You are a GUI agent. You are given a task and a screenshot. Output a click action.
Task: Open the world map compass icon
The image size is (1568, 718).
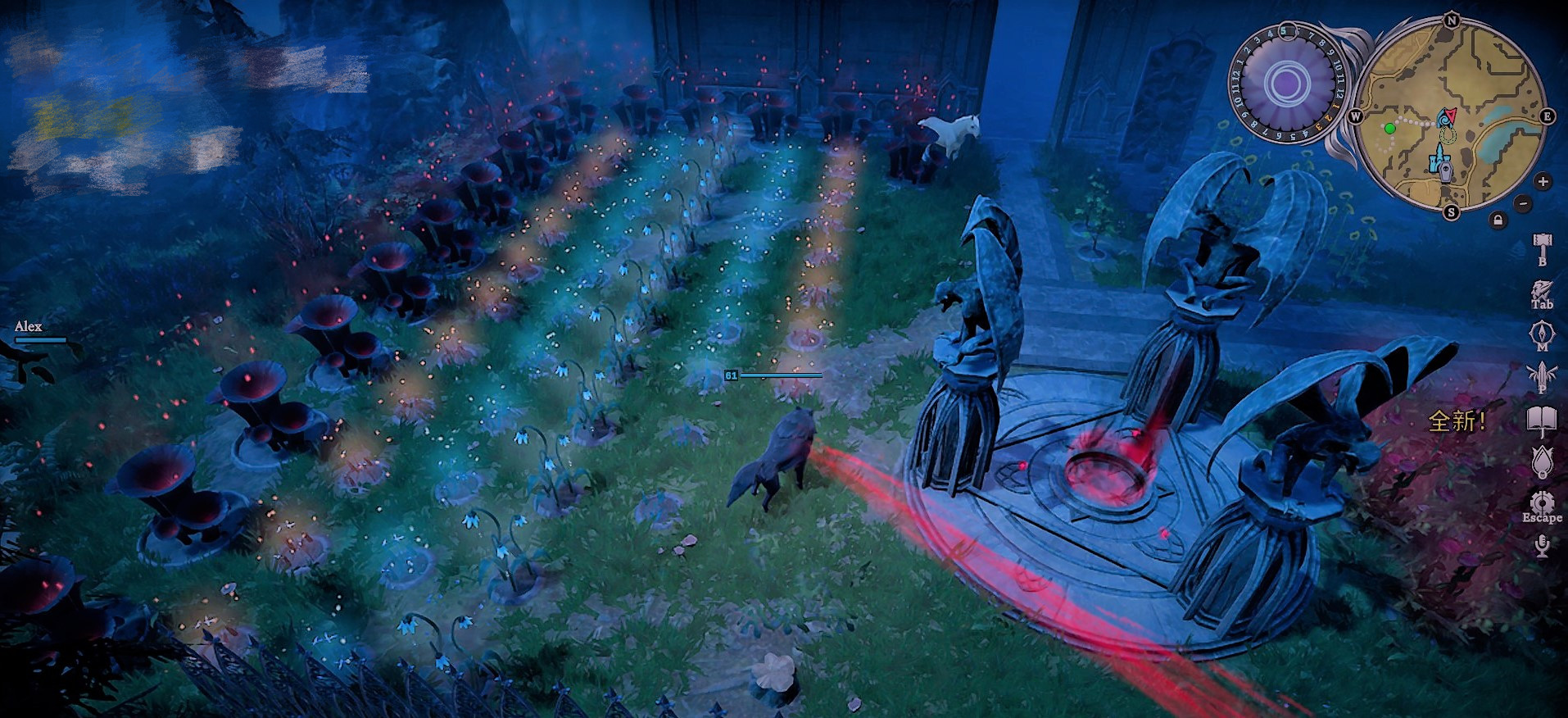[1542, 334]
